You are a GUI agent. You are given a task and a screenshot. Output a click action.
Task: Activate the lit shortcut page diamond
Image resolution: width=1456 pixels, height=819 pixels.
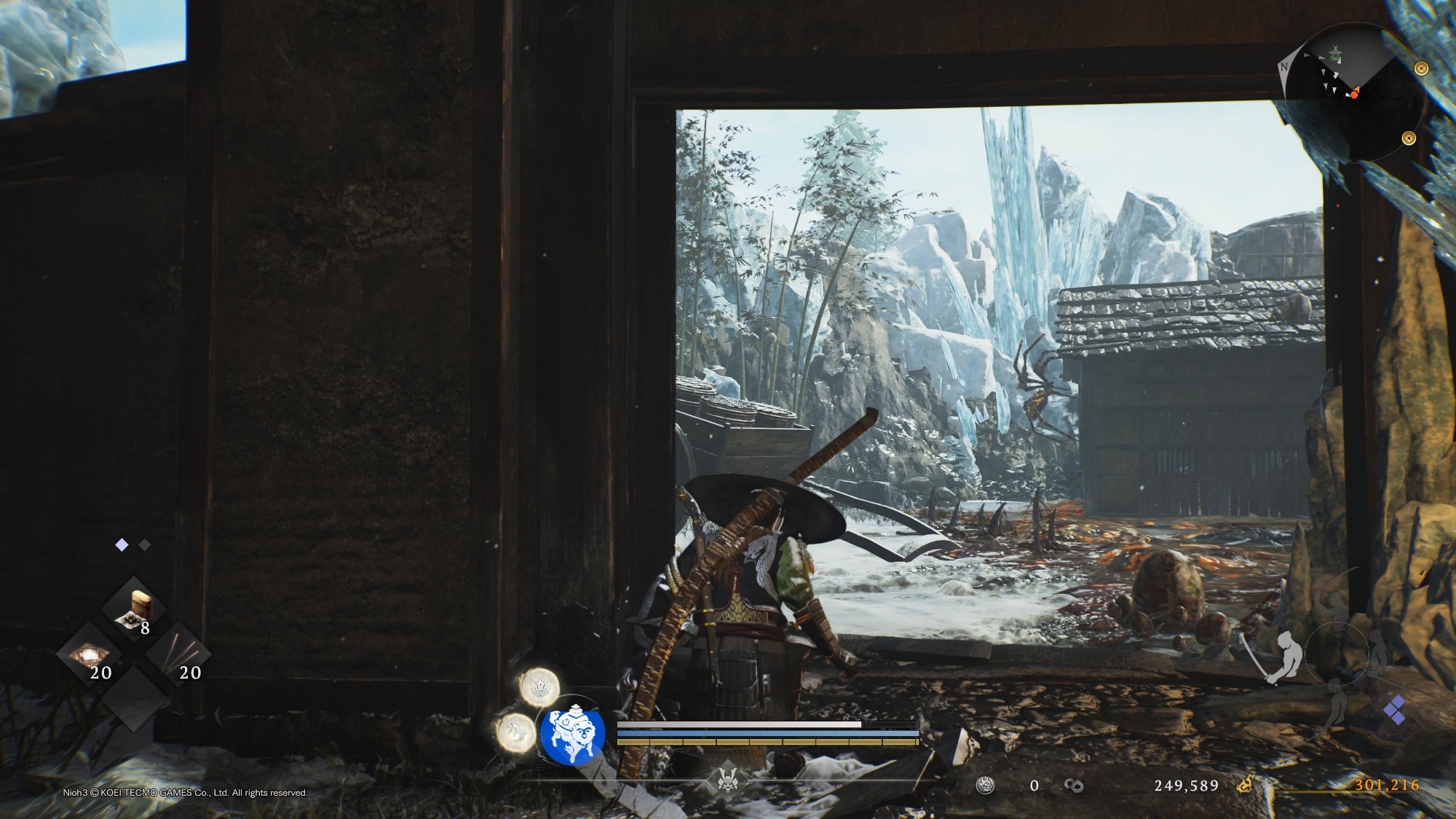point(122,545)
